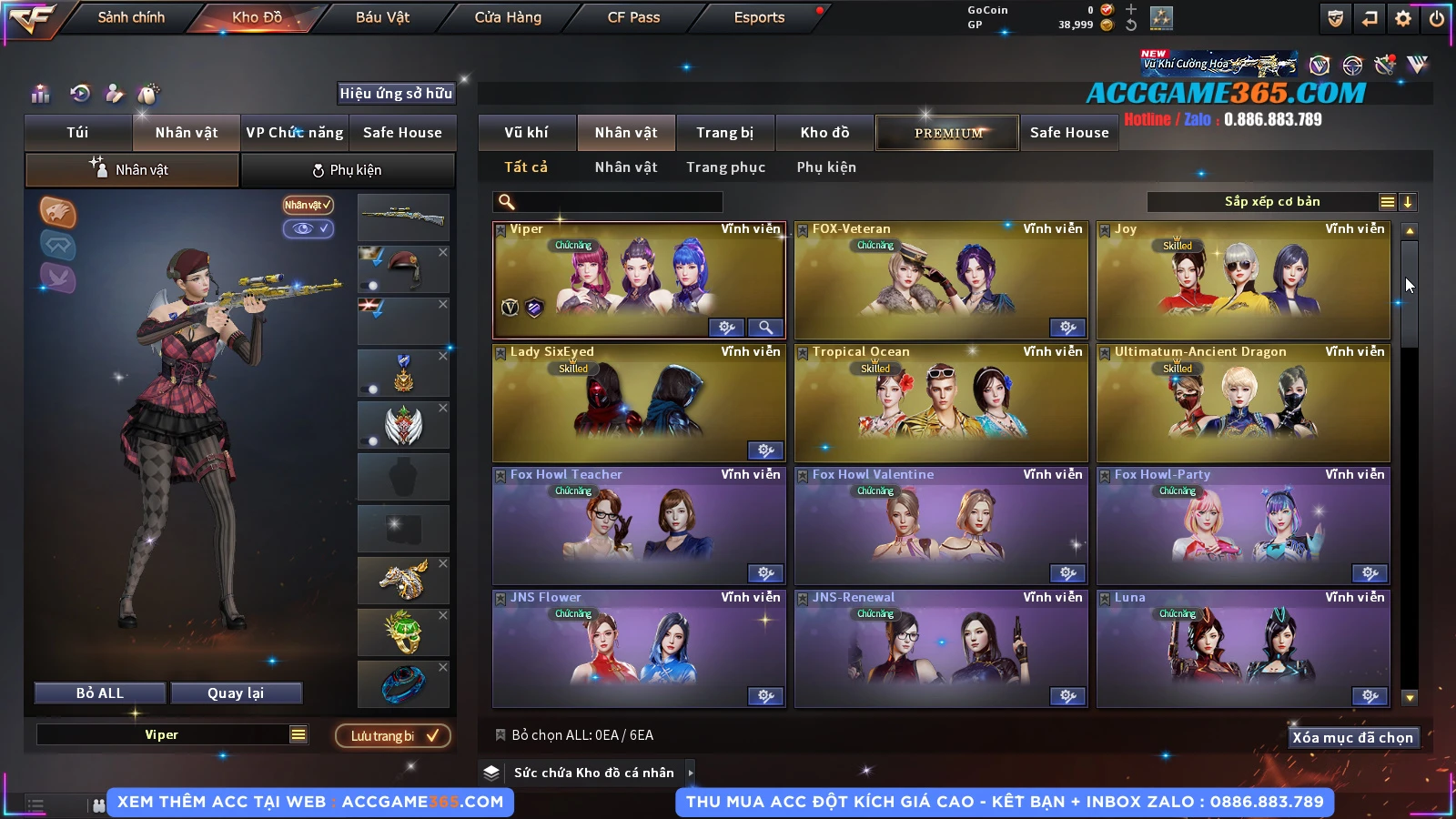Viewport: 1456px width, 819px height.
Task: Go to the Cửa Hàng shop
Action: pyautogui.click(x=508, y=17)
